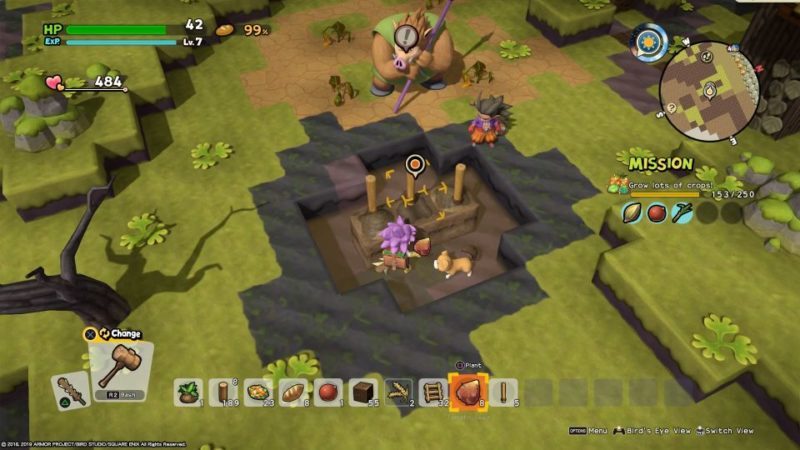
Task: Switch to the spiked club weapon
Action: click(x=72, y=390)
